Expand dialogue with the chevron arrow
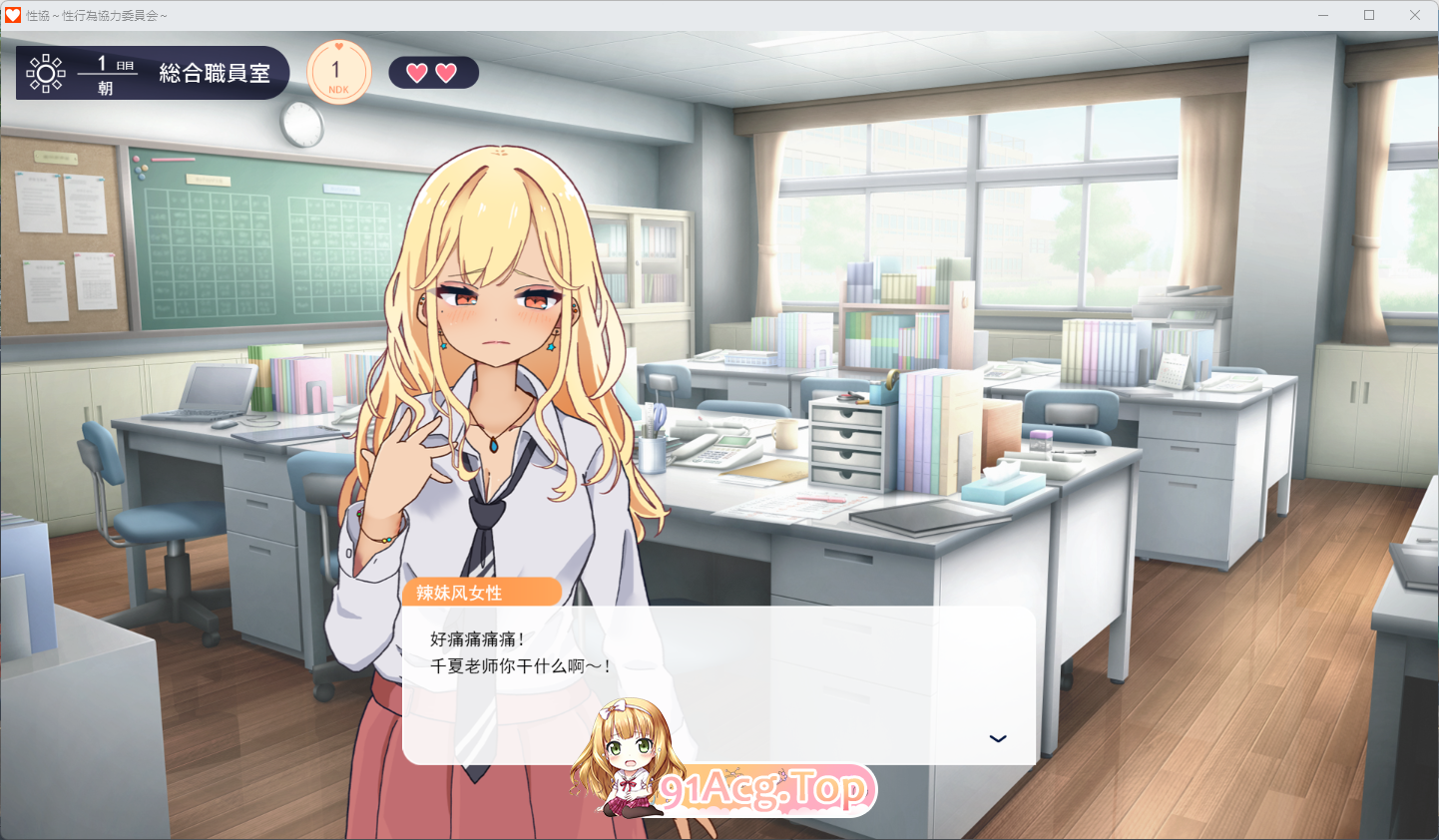The width and height of the screenshot is (1439, 840). (996, 738)
